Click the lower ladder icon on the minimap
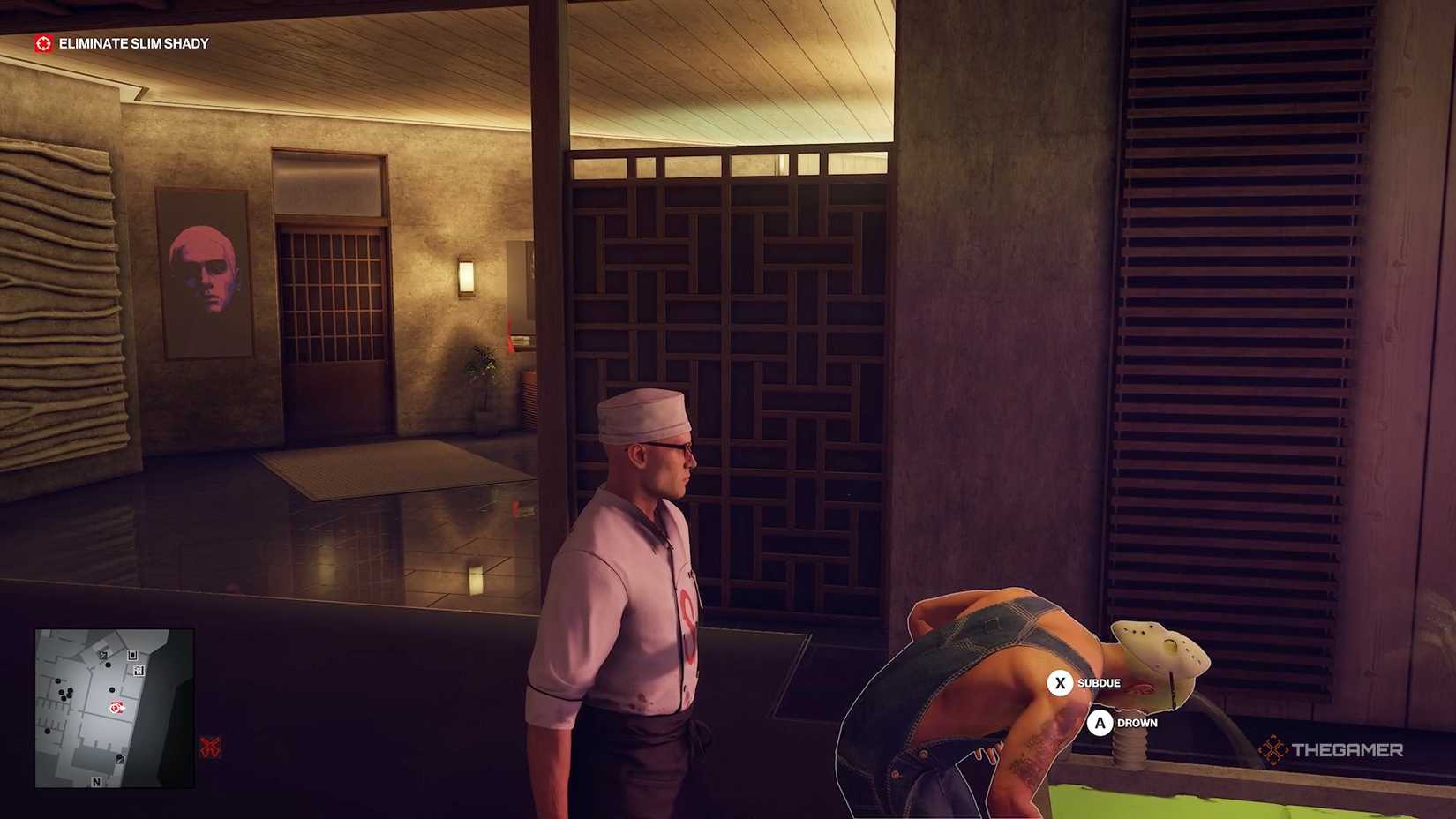This screenshot has height=819, width=1456. click(120, 759)
